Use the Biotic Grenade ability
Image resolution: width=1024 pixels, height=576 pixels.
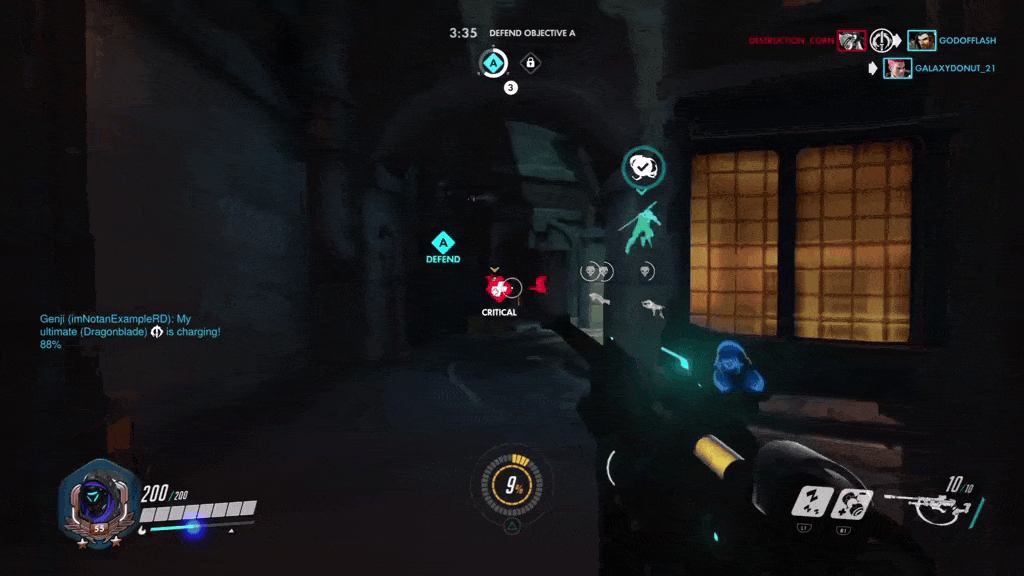(x=852, y=502)
